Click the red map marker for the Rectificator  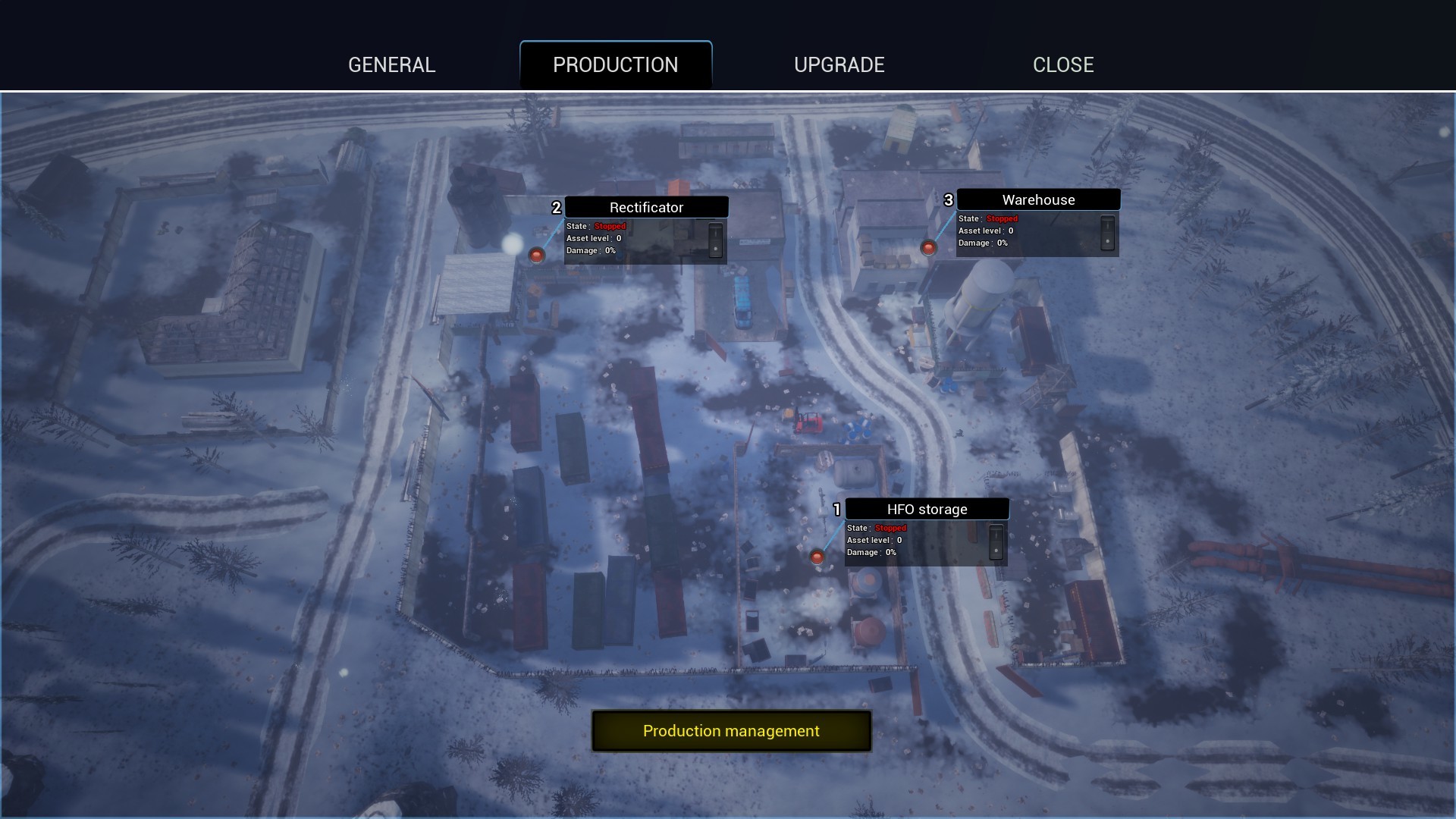(x=538, y=254)
